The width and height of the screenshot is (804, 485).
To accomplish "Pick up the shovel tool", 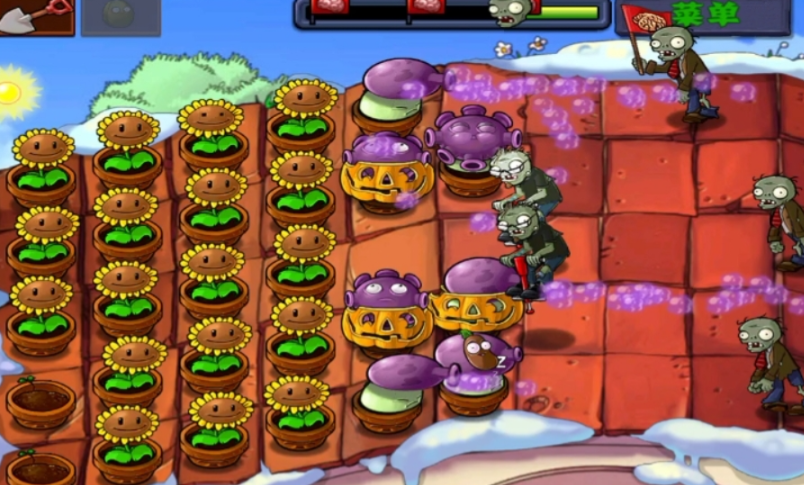I will point(36,15).
